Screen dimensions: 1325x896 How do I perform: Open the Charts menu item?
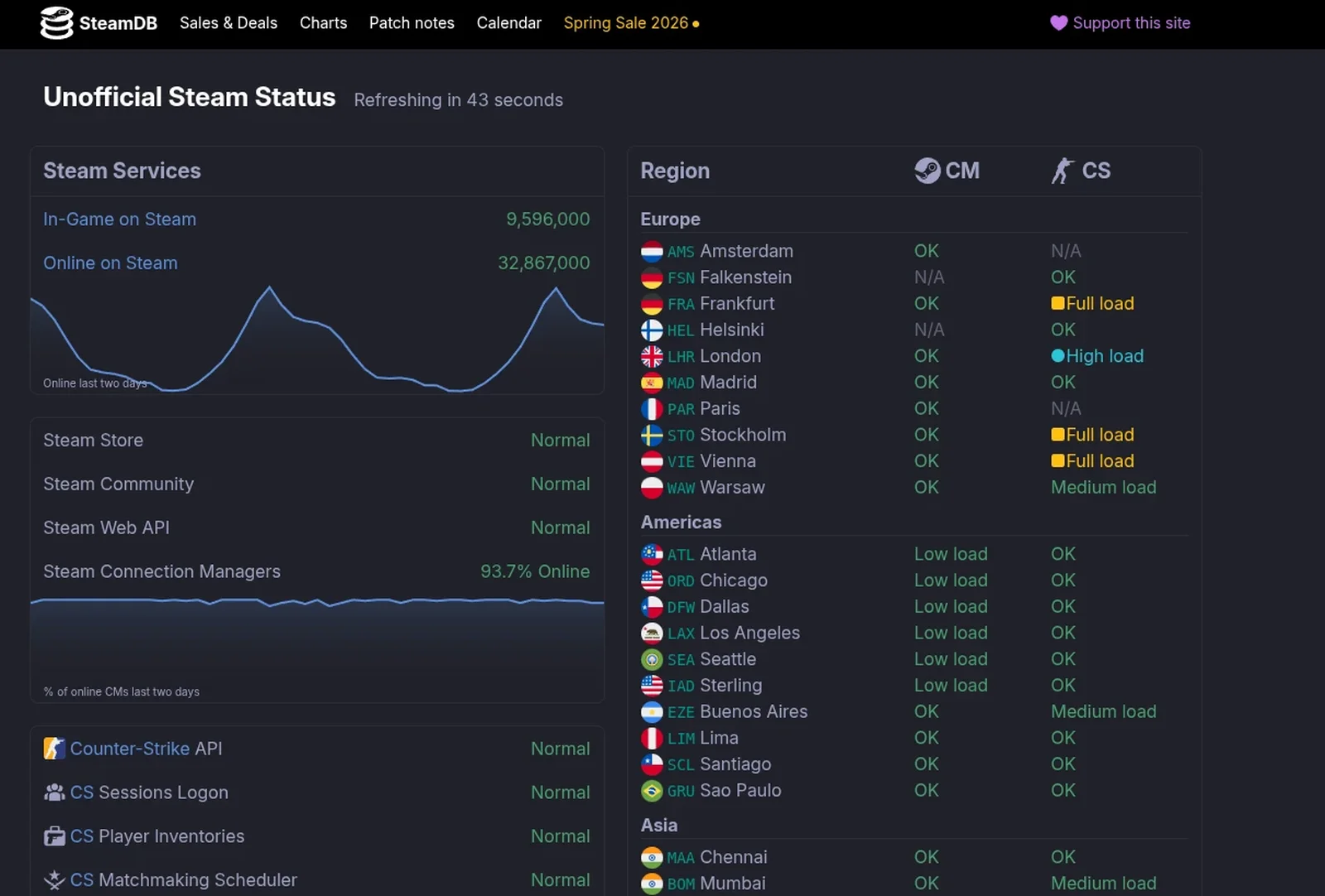323,23
